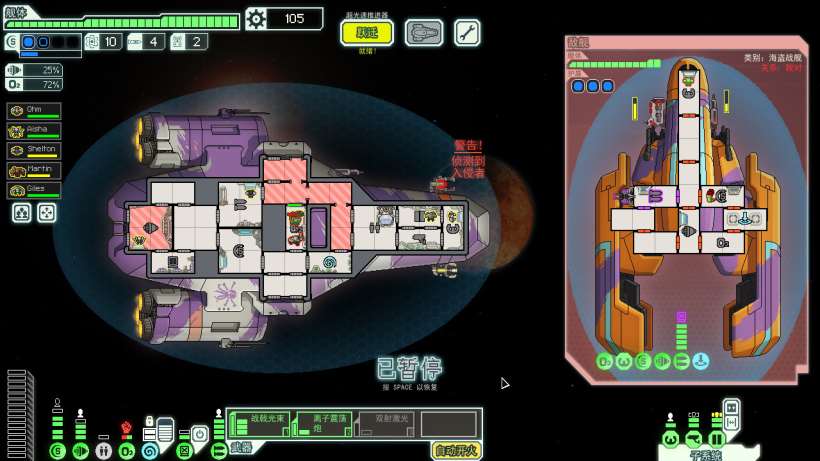Select the 离子轰炸炮 ion weapon slot

tap(323, 423)
